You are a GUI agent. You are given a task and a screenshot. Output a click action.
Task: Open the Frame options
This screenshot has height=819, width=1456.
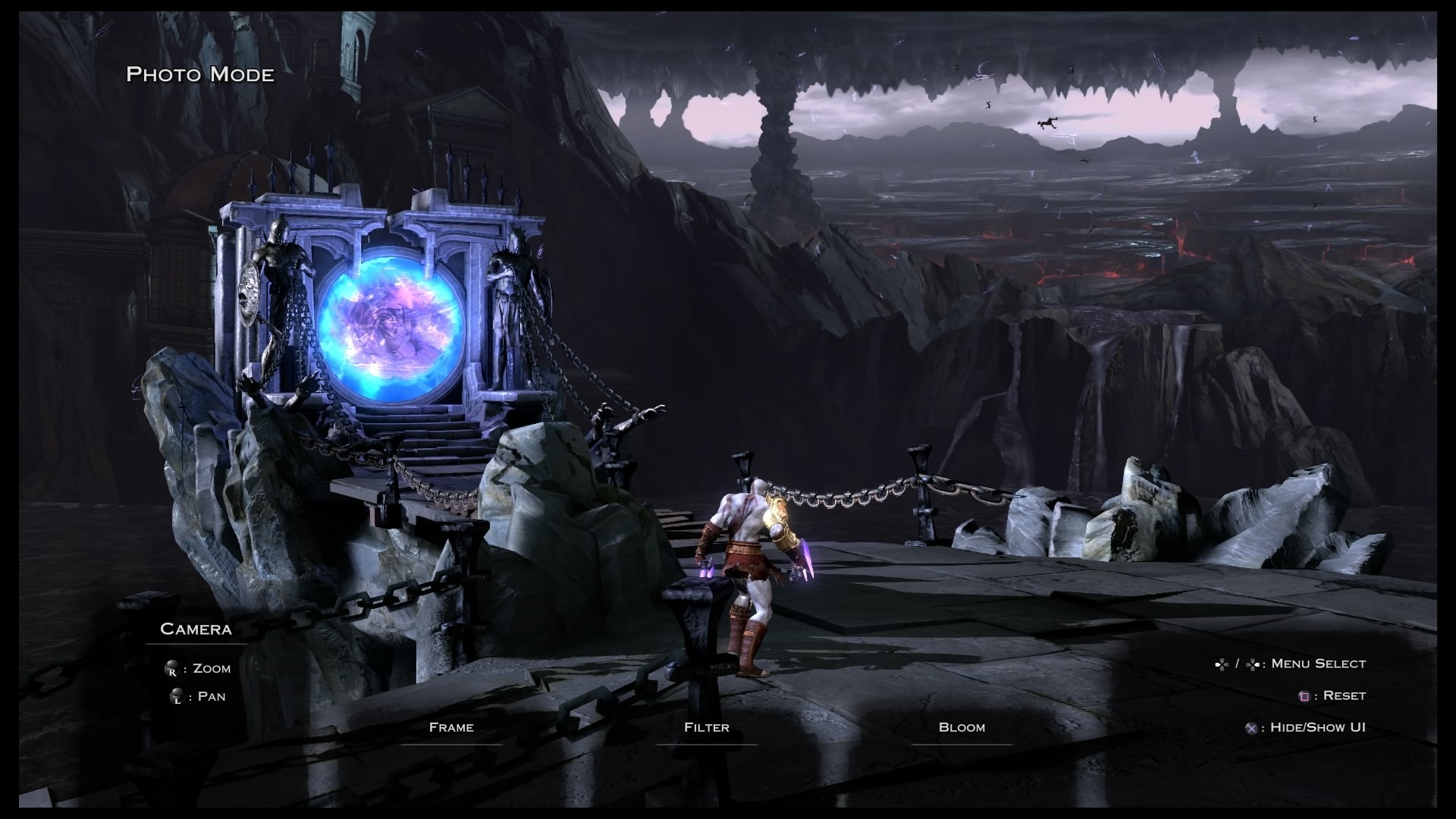tap(451, 727)
